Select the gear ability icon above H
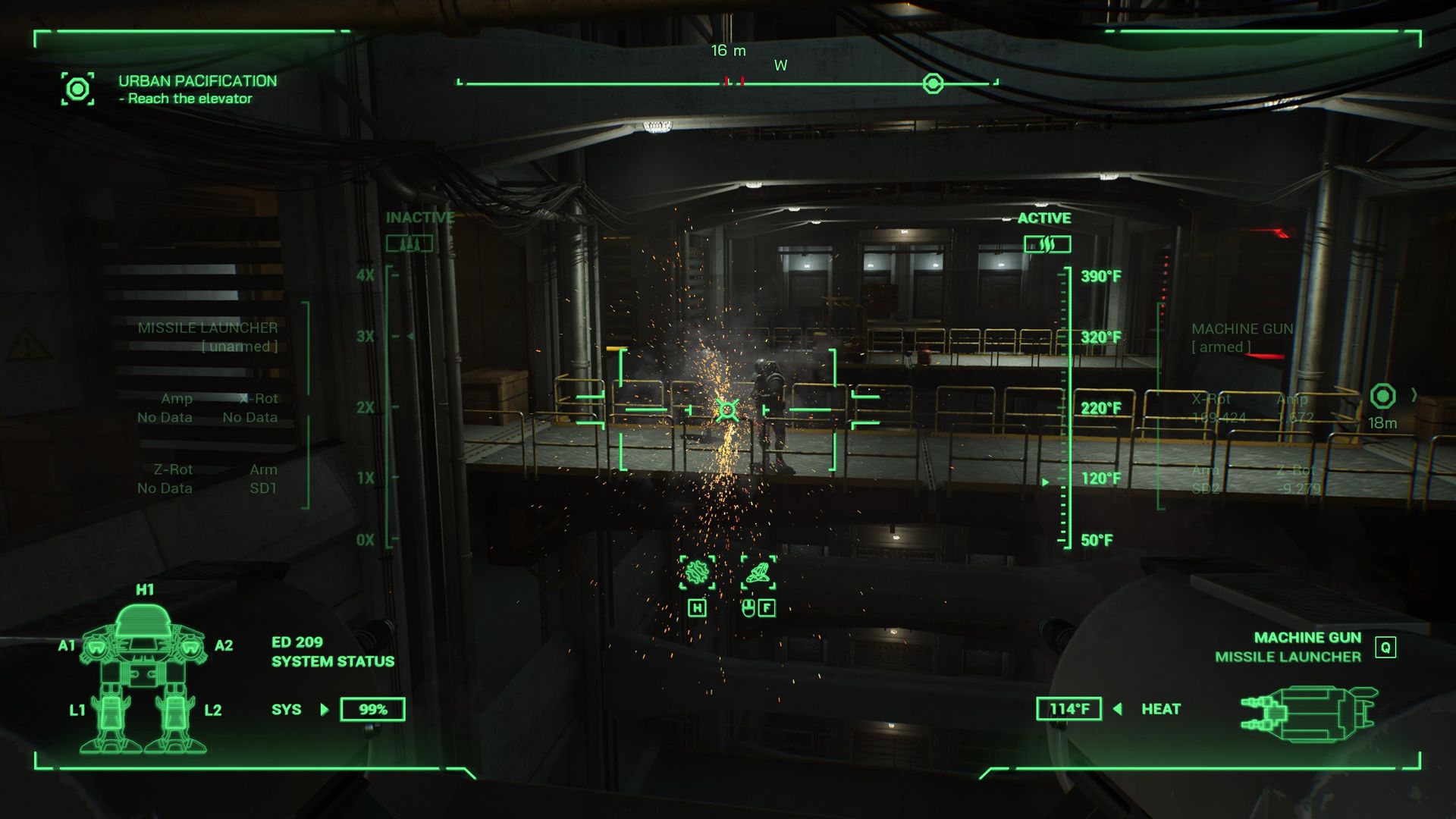Viewport: 1456px width, 819px height. pos(697,572)
